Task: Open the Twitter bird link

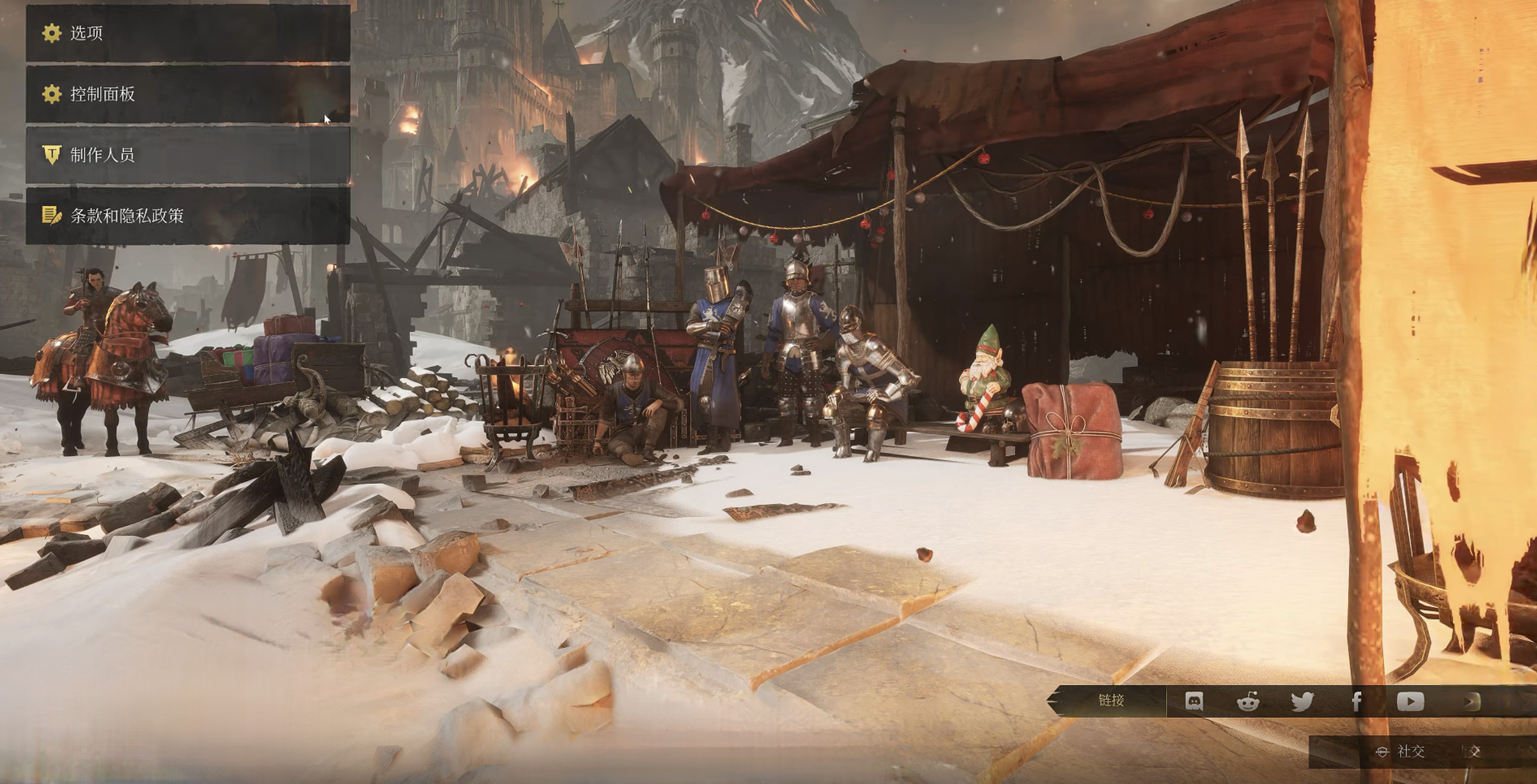Action: 1302,701
